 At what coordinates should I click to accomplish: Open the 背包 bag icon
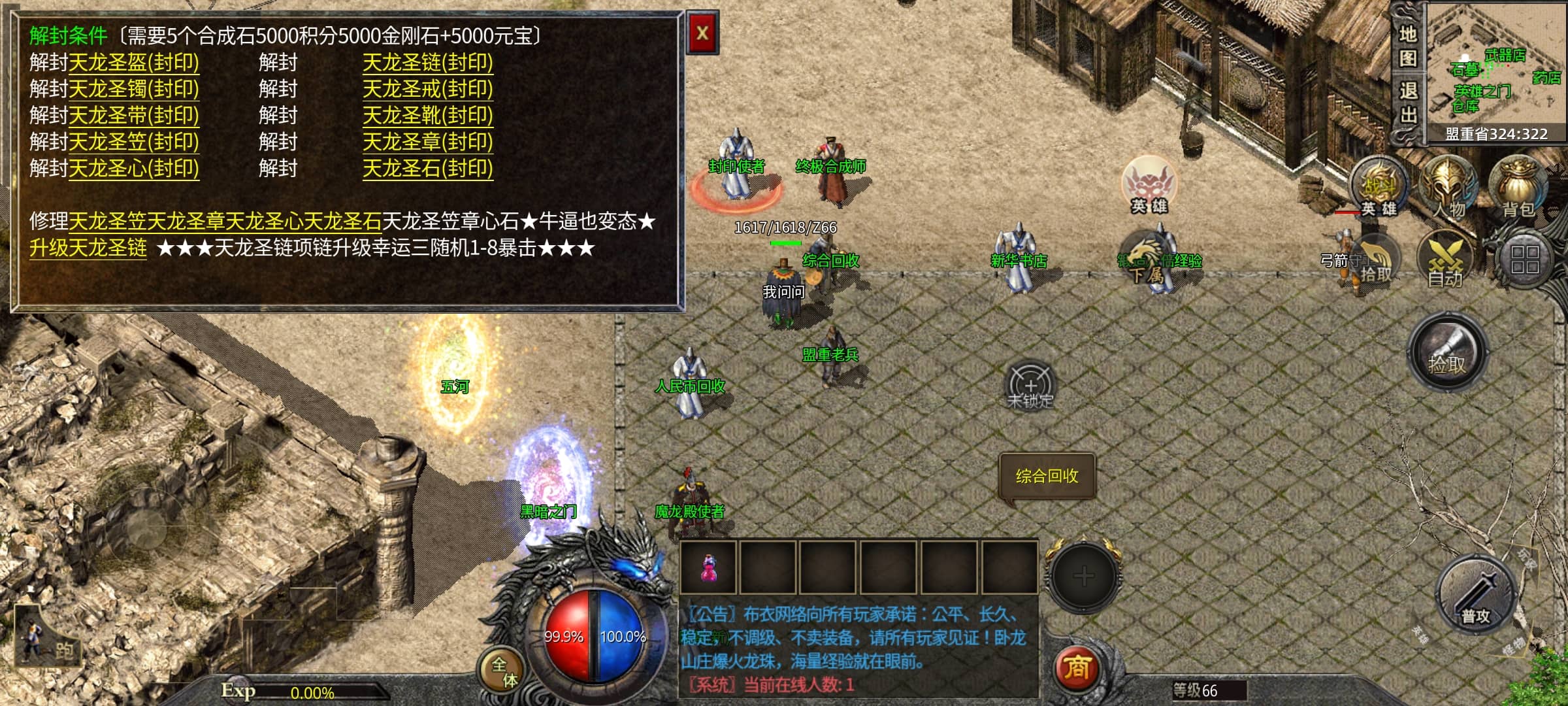(x=1518, y=186)
